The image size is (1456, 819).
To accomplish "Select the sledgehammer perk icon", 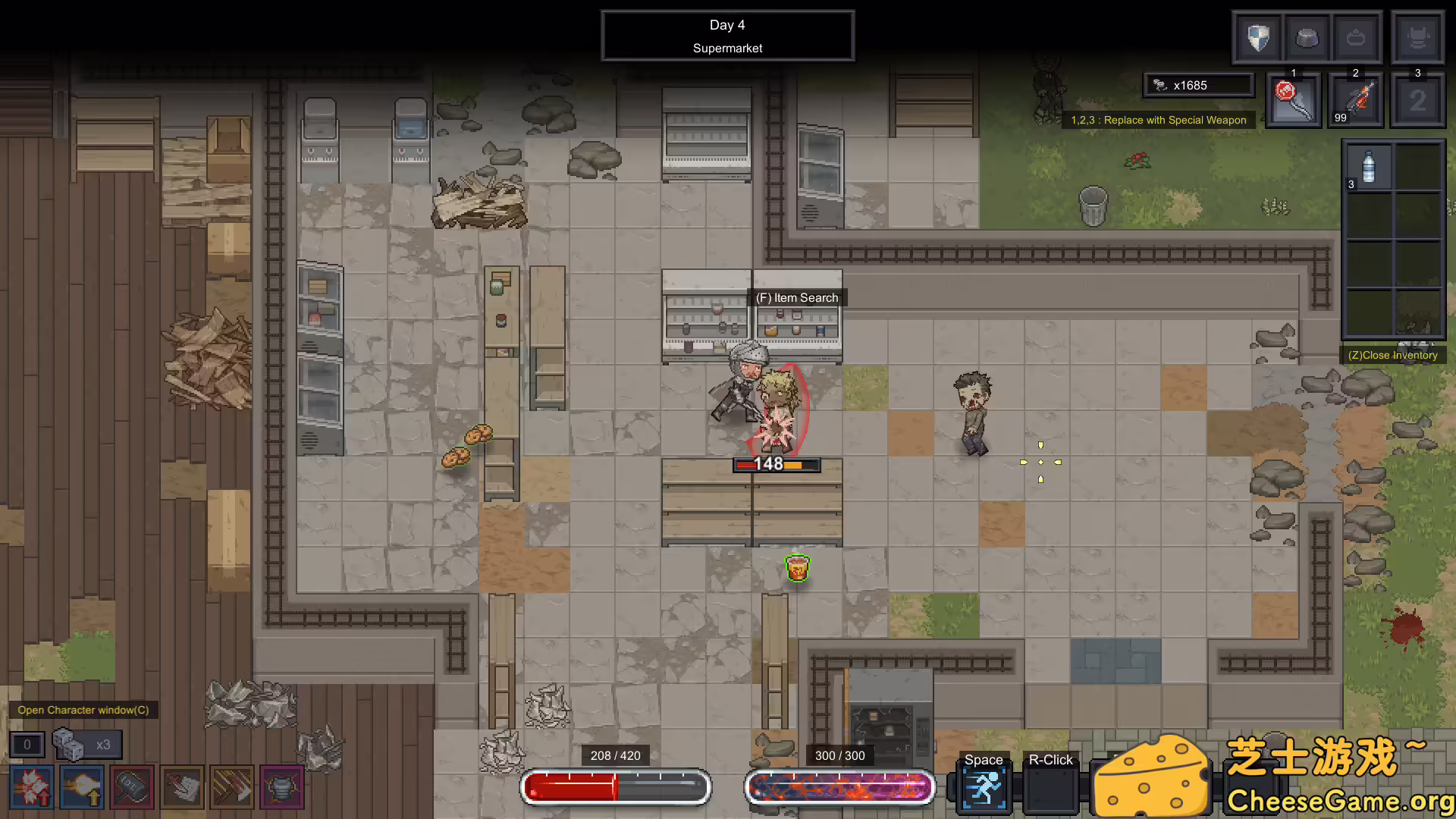I will pyautogui.click(x=132, y=788).
